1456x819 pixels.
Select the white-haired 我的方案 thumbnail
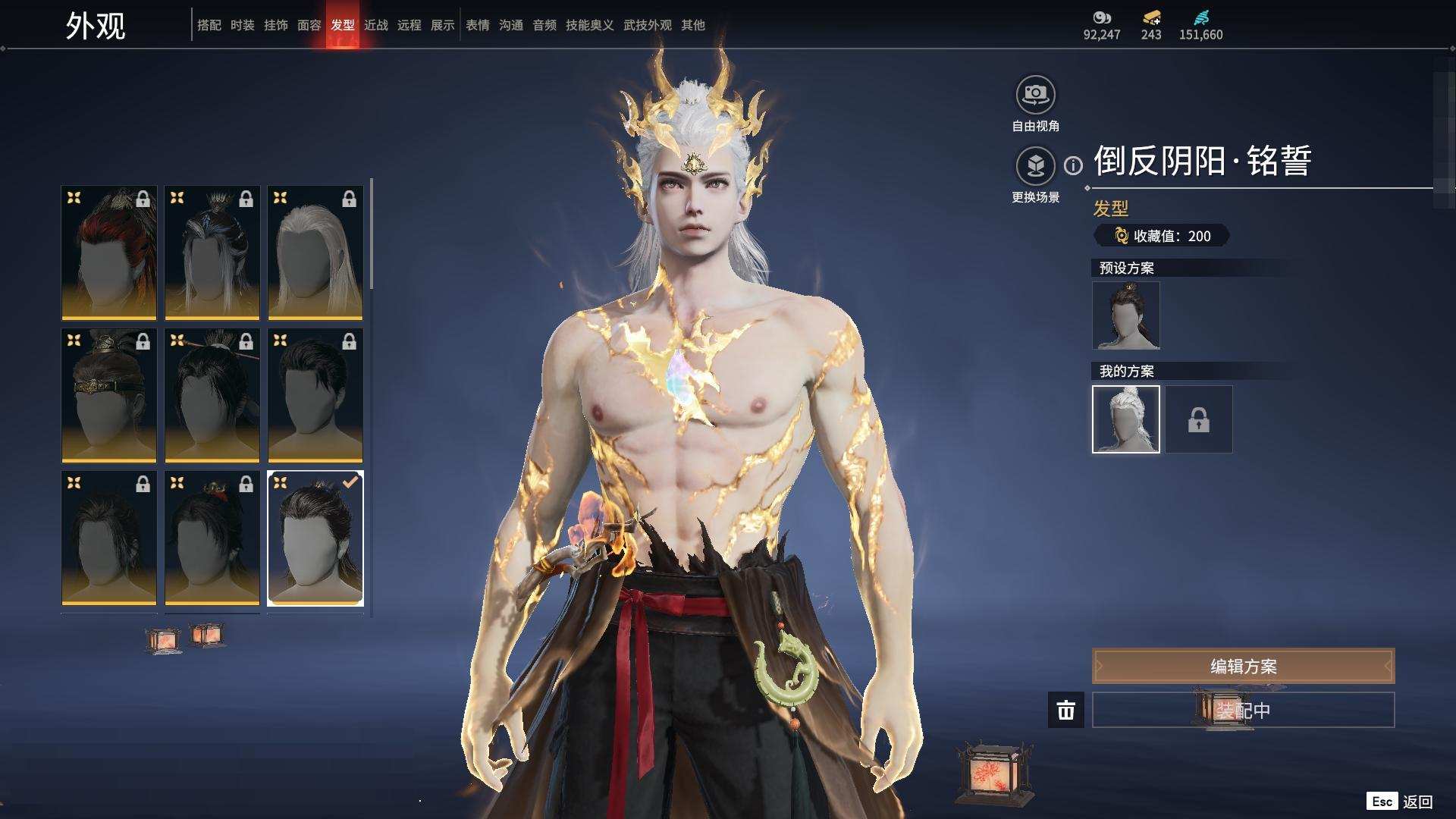pos(1125,419)
